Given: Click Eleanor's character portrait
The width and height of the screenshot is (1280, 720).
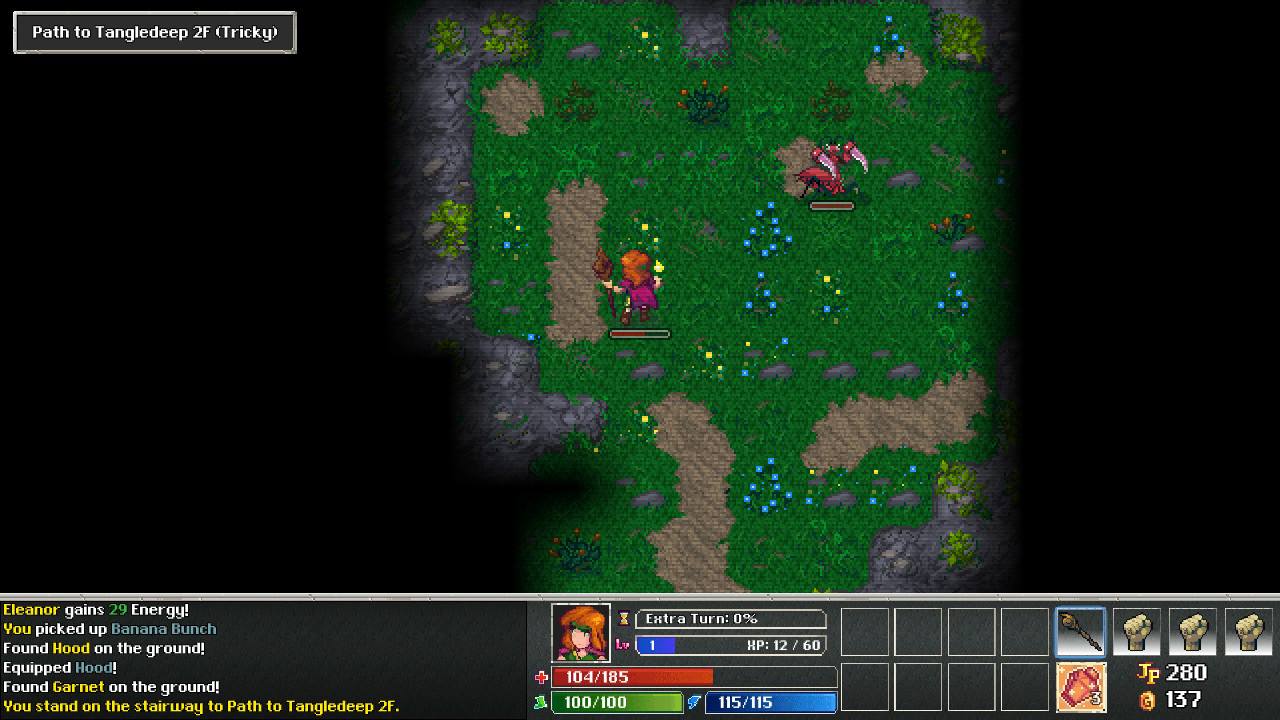Looking at the screenshot, I should click(580, 632).
